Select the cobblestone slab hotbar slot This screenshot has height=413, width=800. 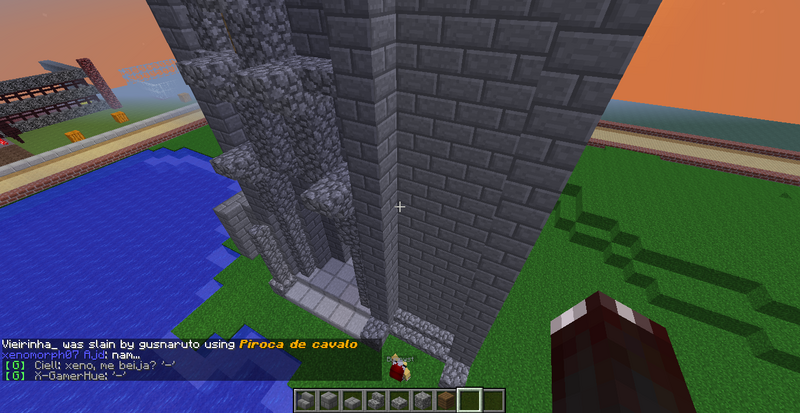click(x=399, y=400)
